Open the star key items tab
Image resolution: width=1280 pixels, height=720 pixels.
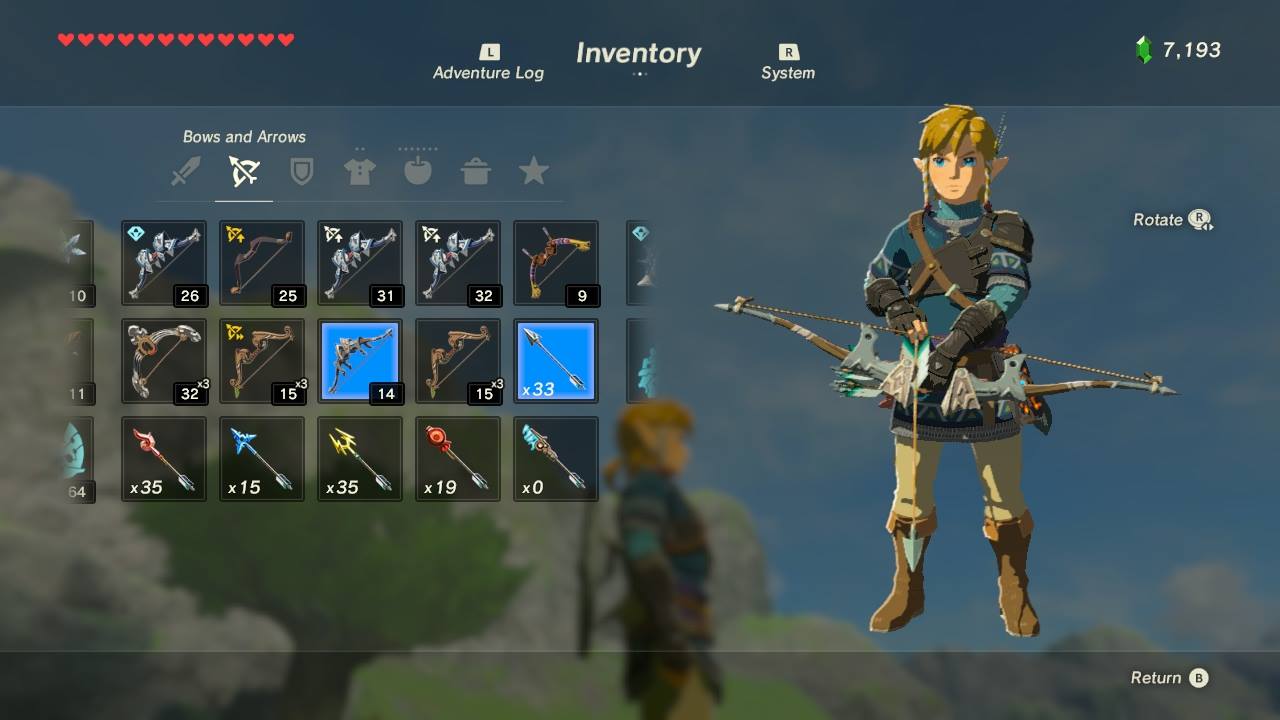pyautogui.click(x=533, y=171)
